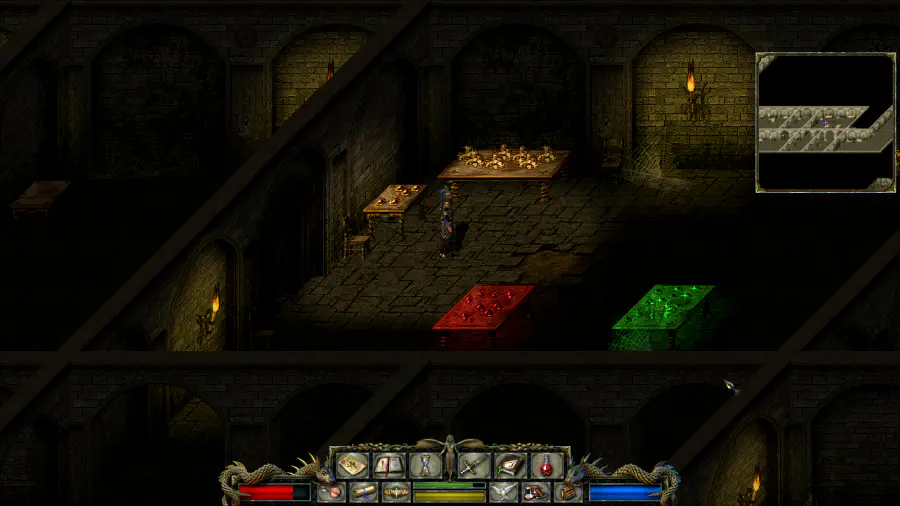The image size is (900, 506).
Task: Open the parchment map scroll icon
Action: tap(352, 465)
